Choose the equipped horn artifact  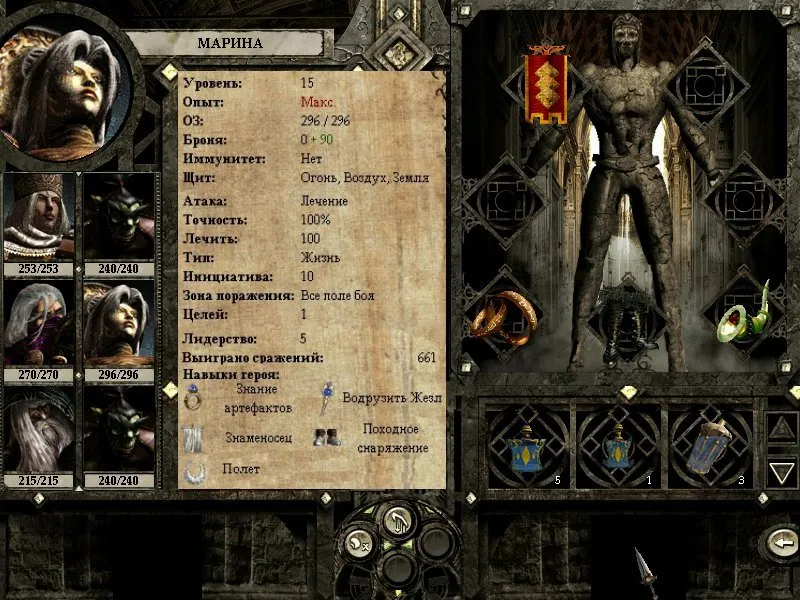click(x=745, y=312)
